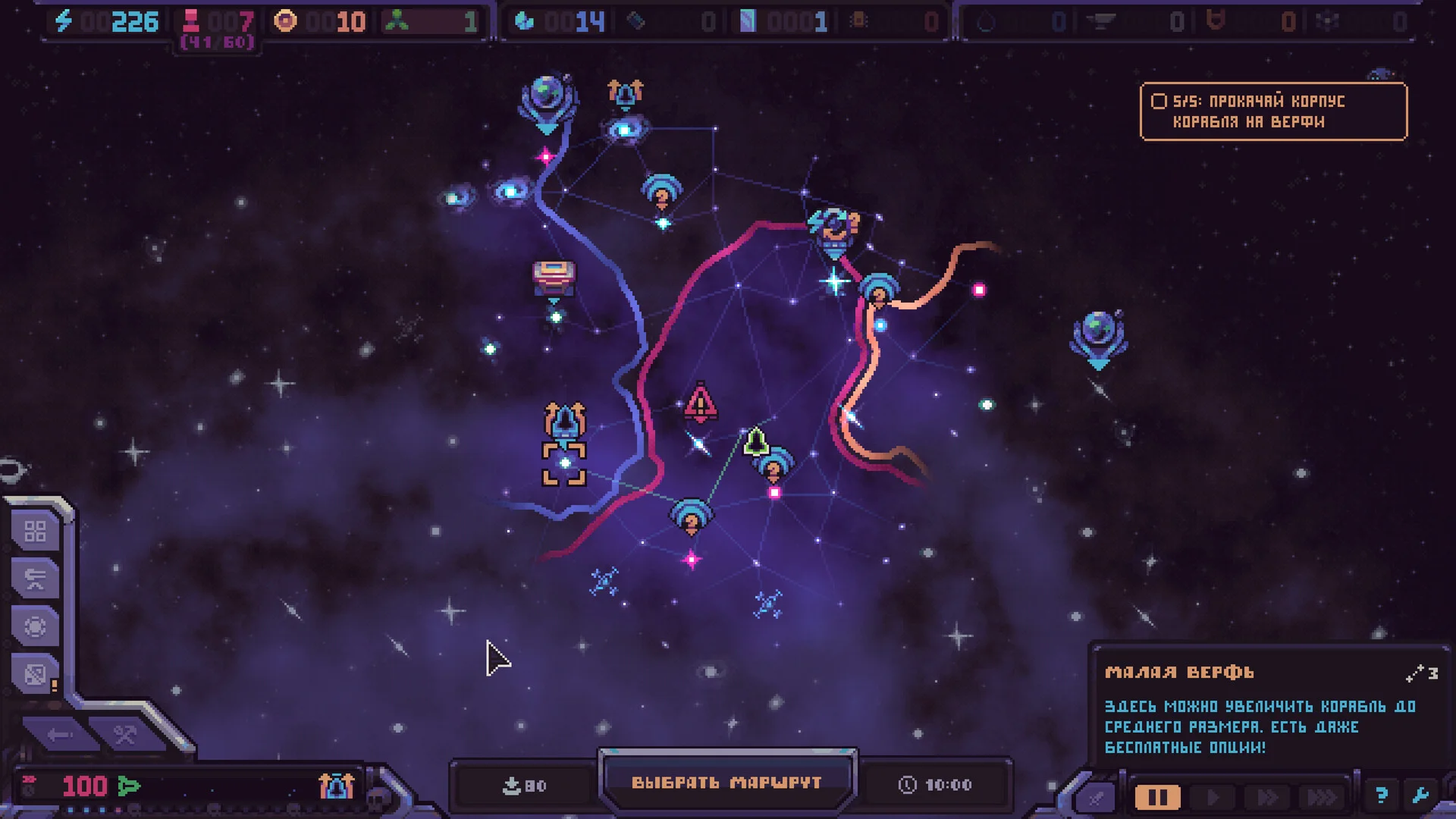Set normal speed with single-arrow play button
Screen dimensions: 1456x819
point(1213,797)
